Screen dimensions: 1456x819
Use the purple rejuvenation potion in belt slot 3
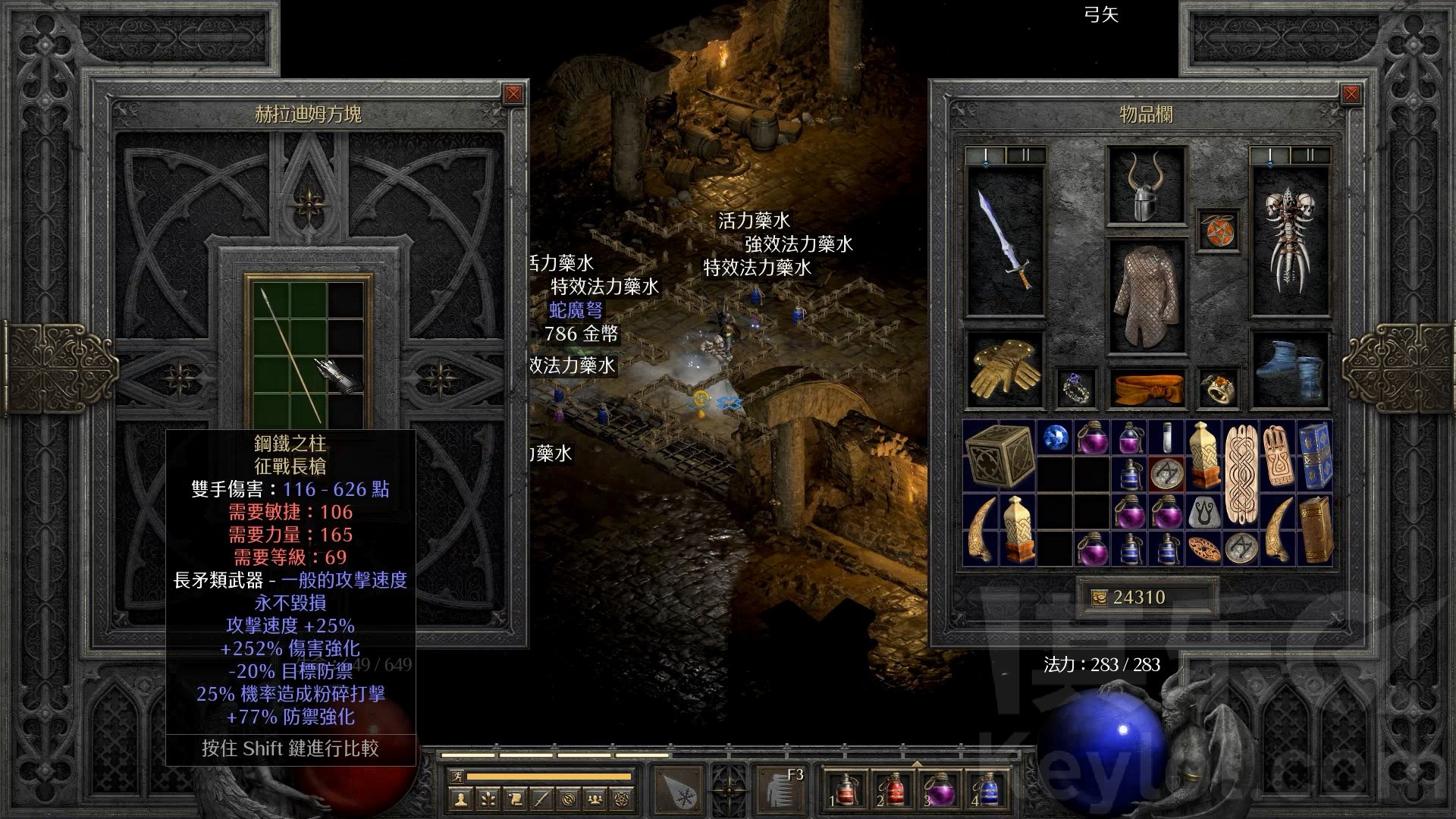(x=940, y=790)
